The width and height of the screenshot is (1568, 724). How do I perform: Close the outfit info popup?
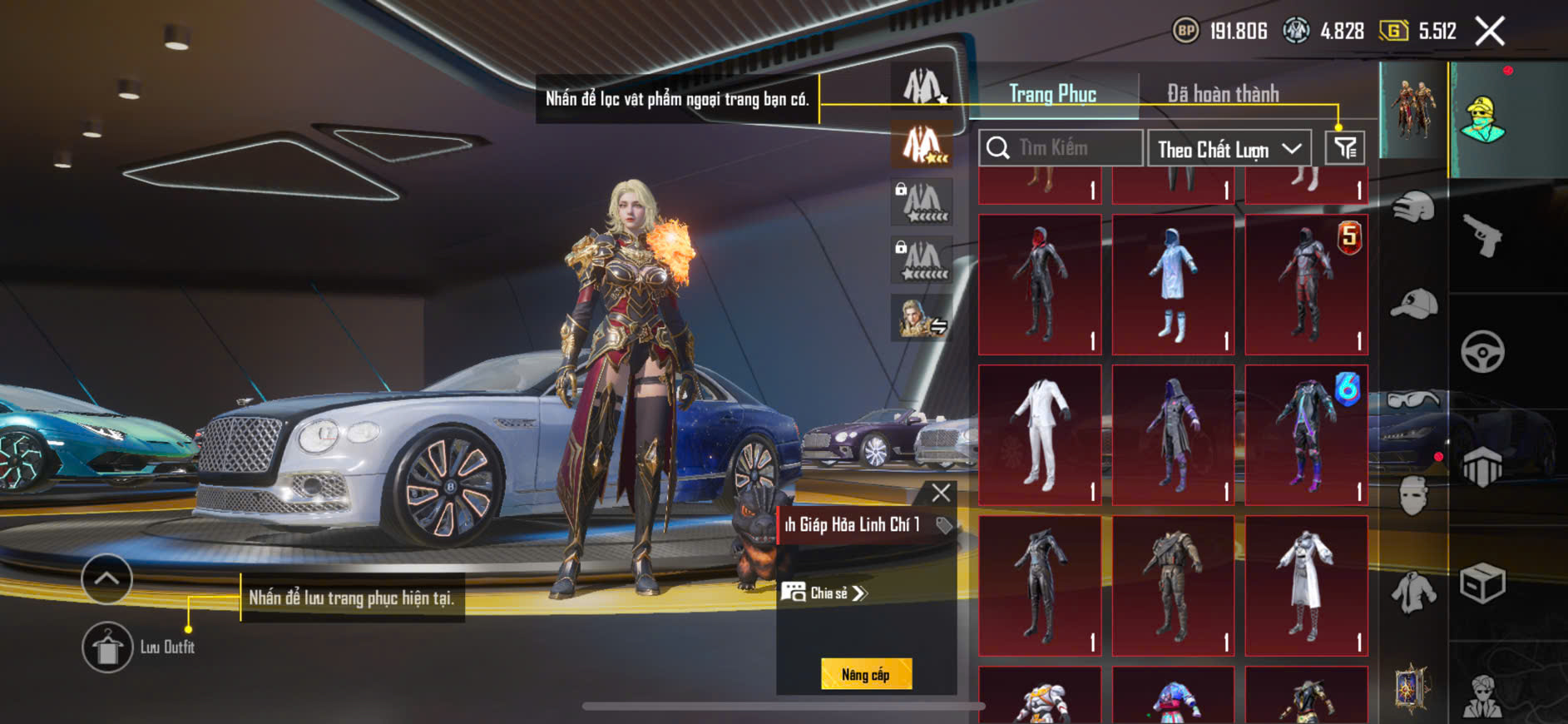941,493
